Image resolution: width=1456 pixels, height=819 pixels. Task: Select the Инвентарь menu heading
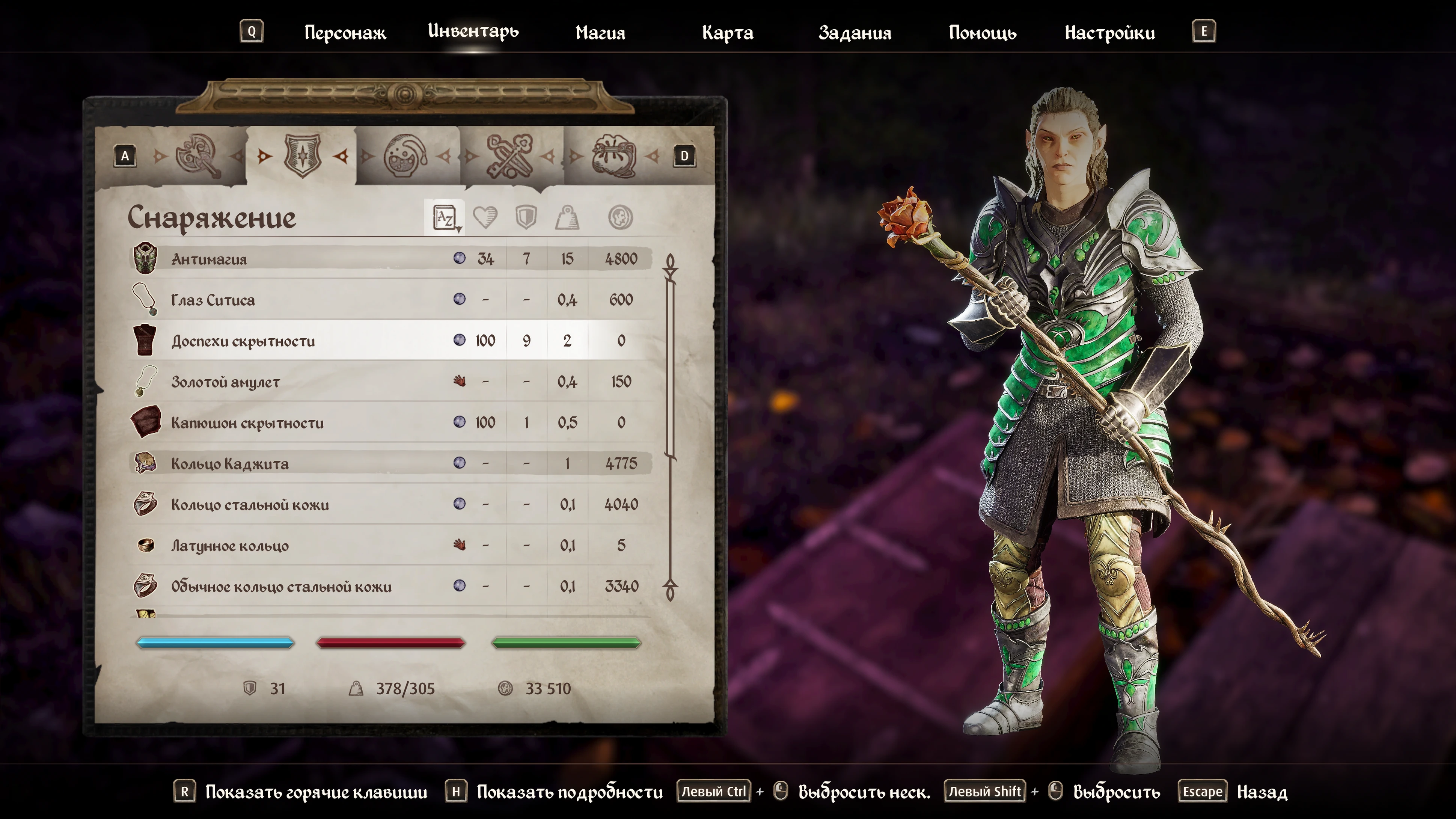pyautogui.click(x=473, y=31)
